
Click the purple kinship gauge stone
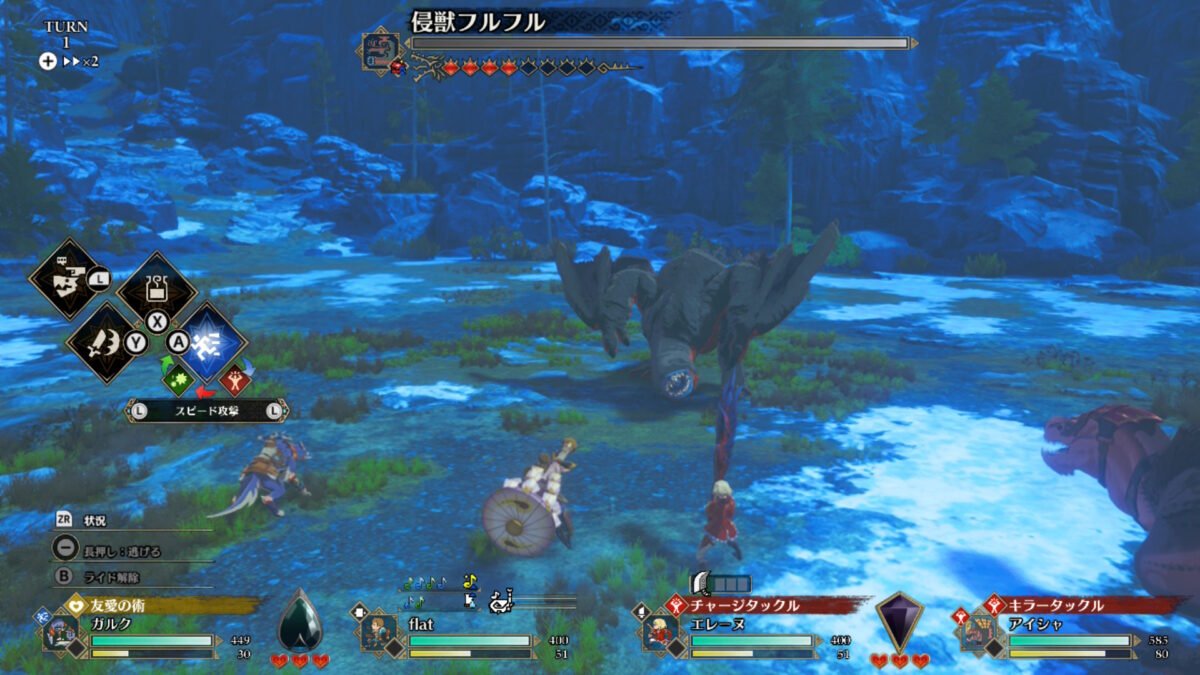point(899,620)
